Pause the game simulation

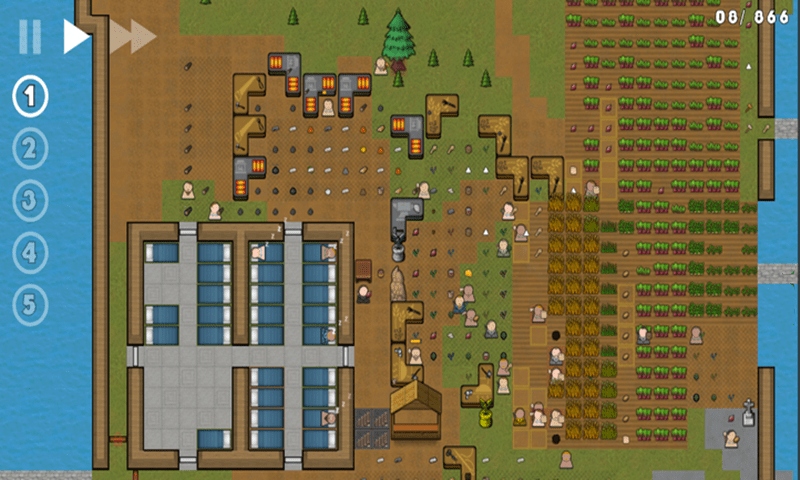pos(30,37)
